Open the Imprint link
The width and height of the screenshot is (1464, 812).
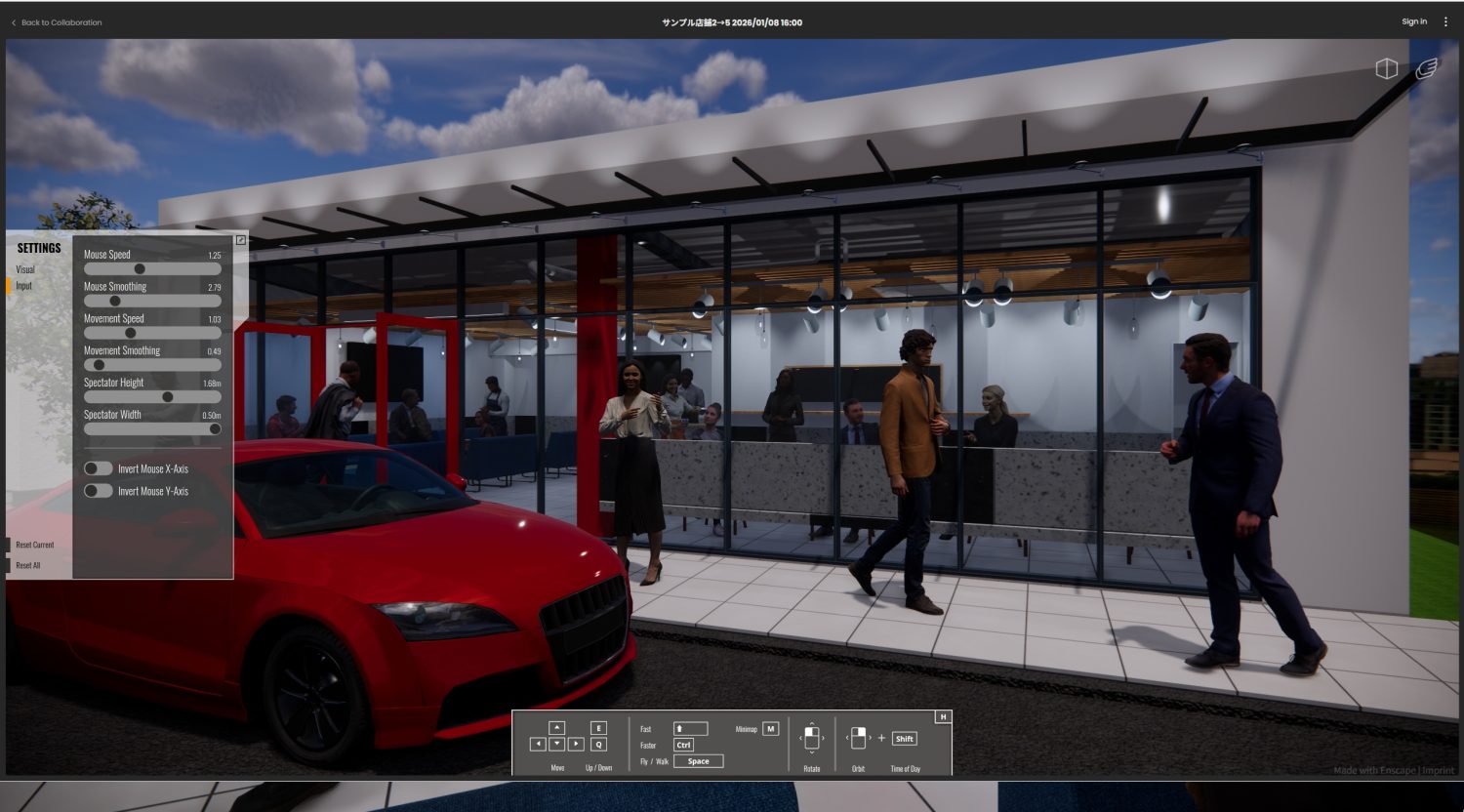1439,771
